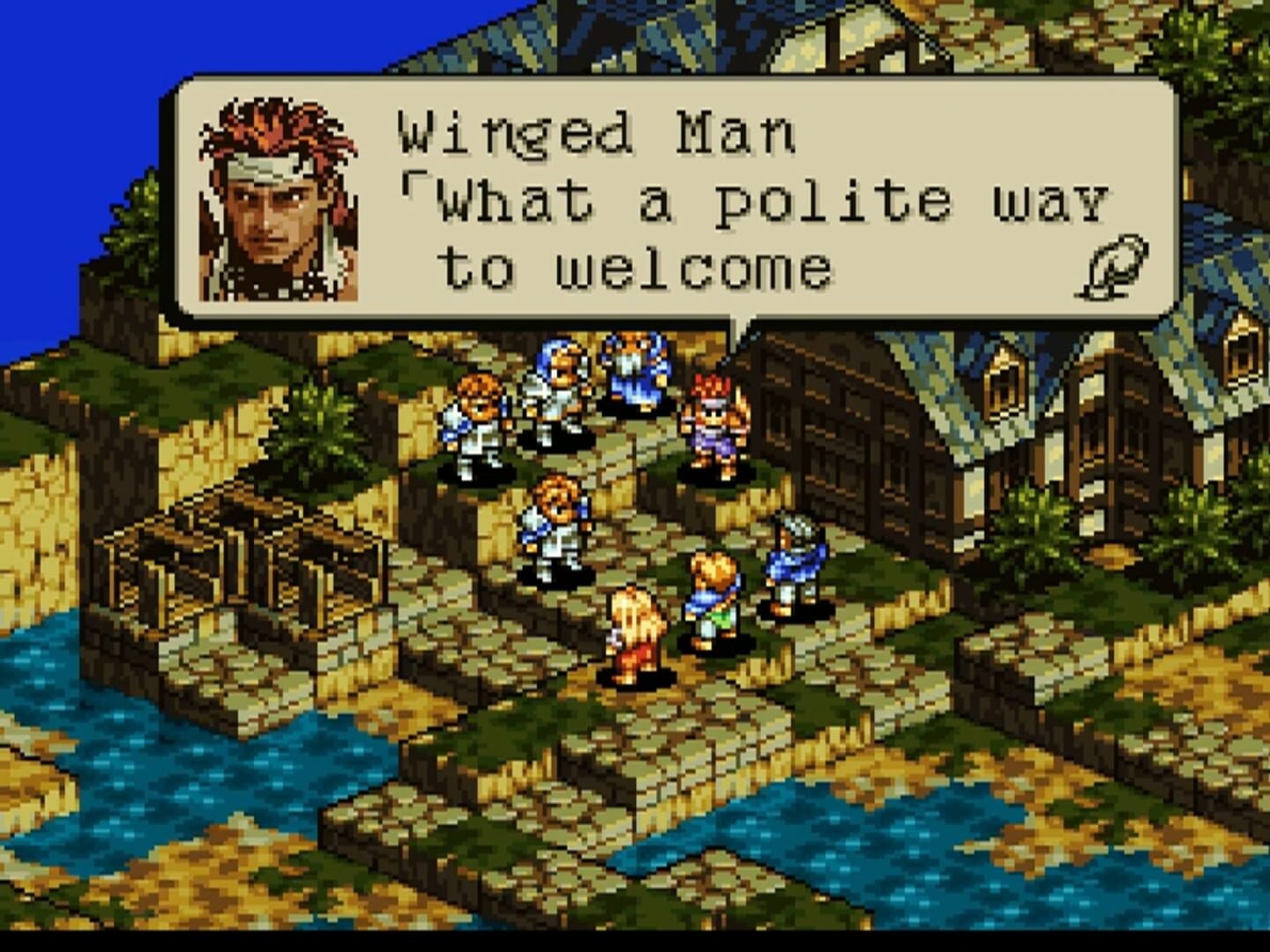Select the shadow beneath the priest sprite

click(x=629, y=407)
